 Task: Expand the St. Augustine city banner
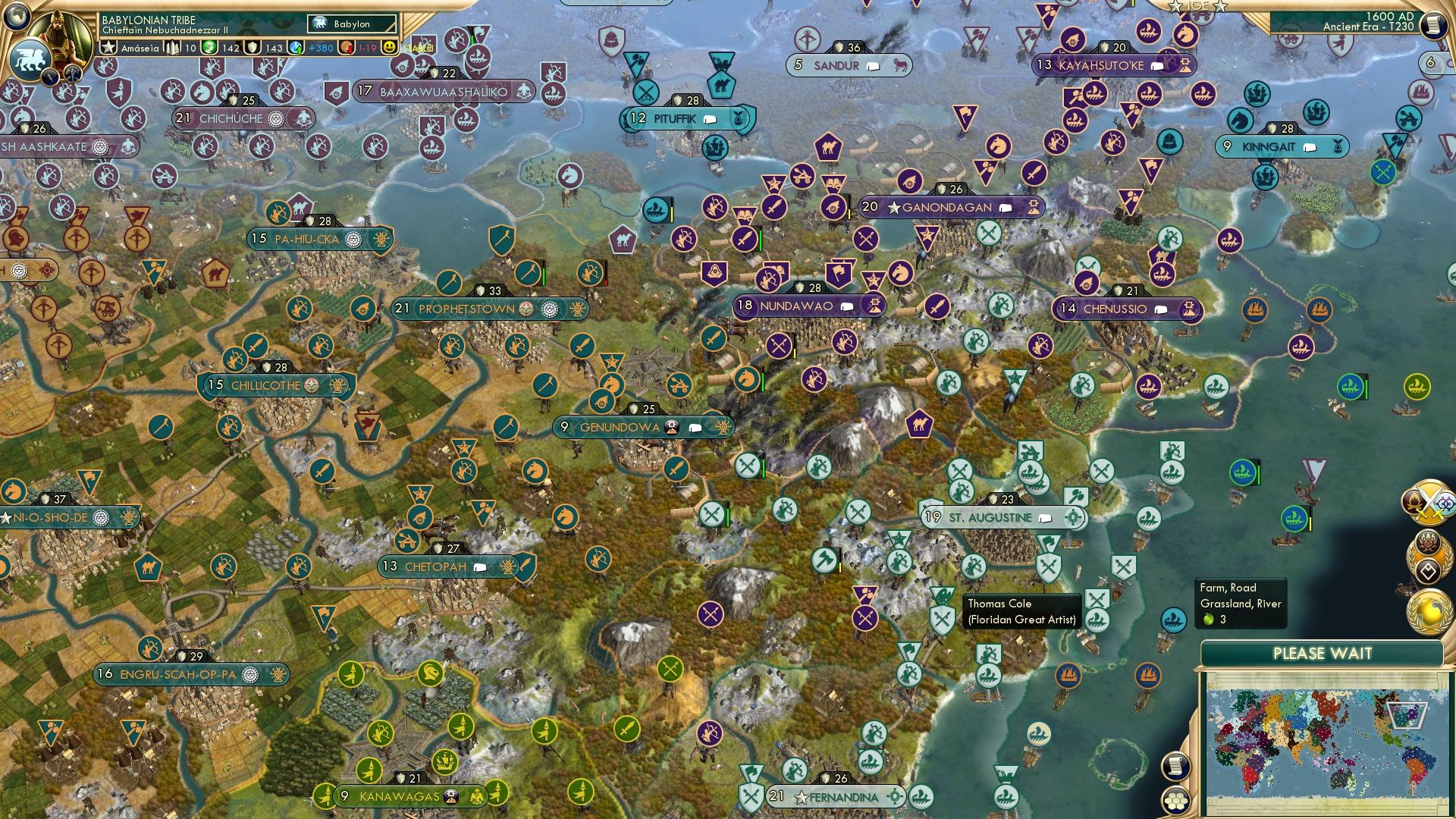987,518
